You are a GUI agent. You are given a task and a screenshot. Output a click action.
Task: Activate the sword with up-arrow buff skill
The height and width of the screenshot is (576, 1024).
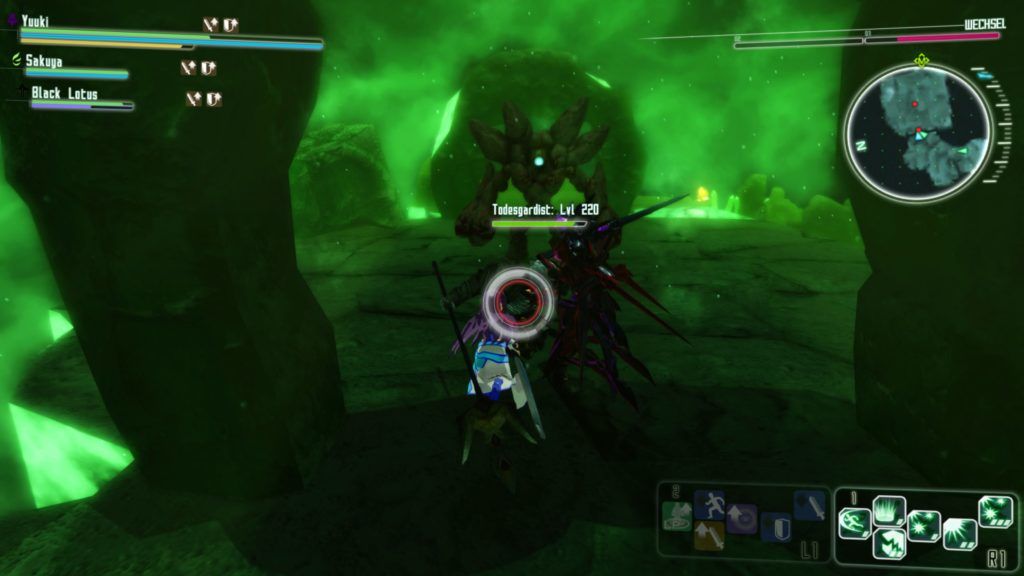click(x=710, y=538)
